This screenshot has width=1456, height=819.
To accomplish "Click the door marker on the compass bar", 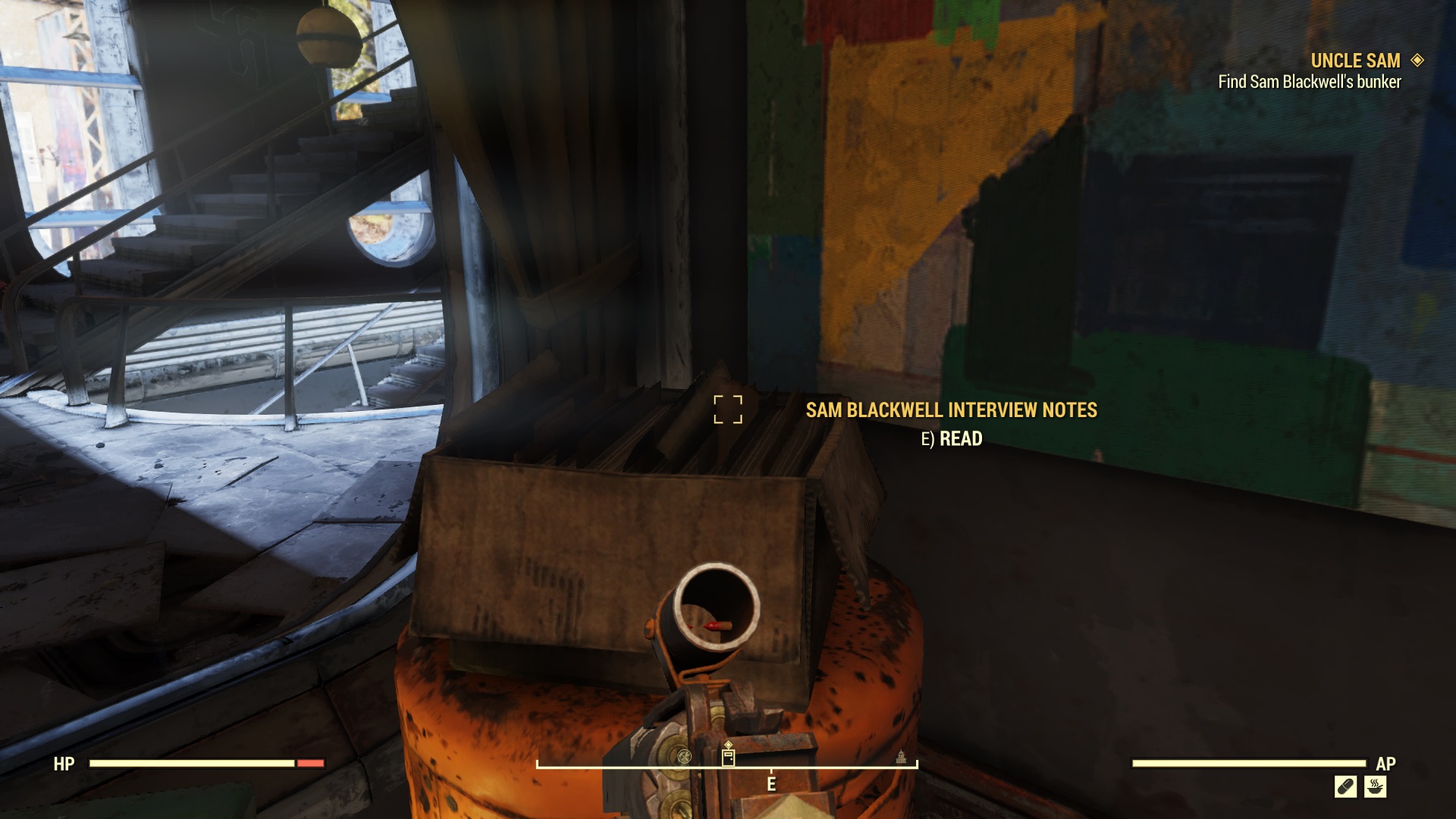I will click(728, 758).
